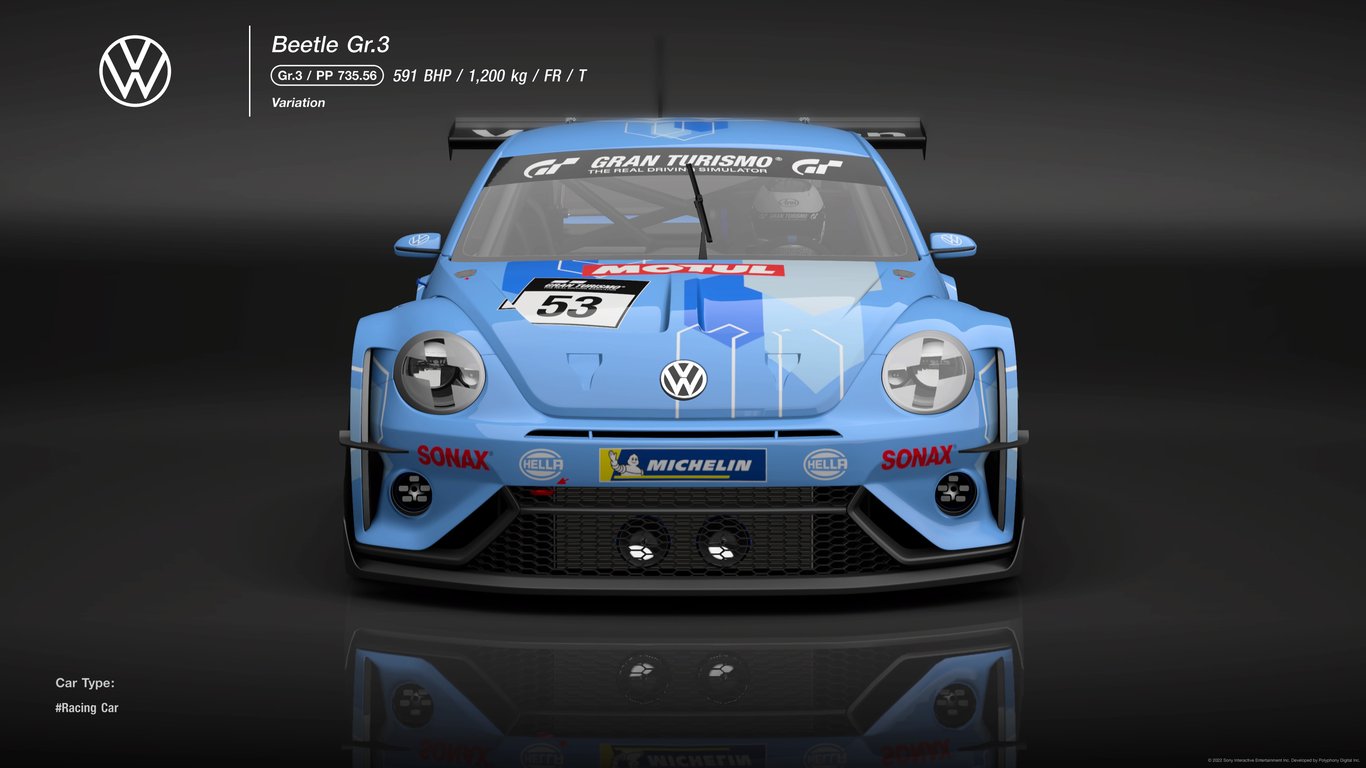1366x768 pixels.
Task: Click the left HELLA sponsor emblem
Action: click(x=541, y=466)
